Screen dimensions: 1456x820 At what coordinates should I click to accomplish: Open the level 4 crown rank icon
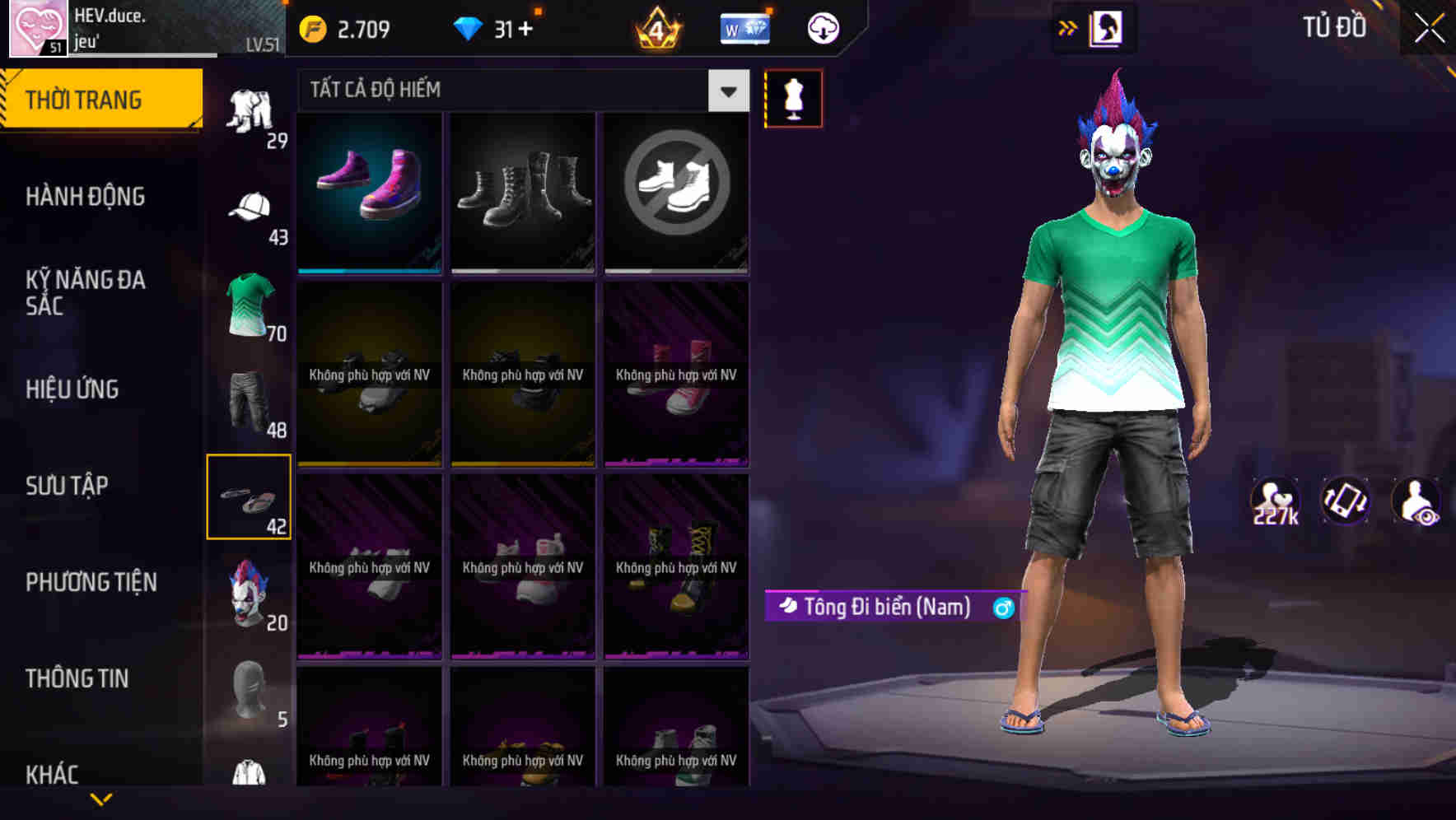pos(655,27)
